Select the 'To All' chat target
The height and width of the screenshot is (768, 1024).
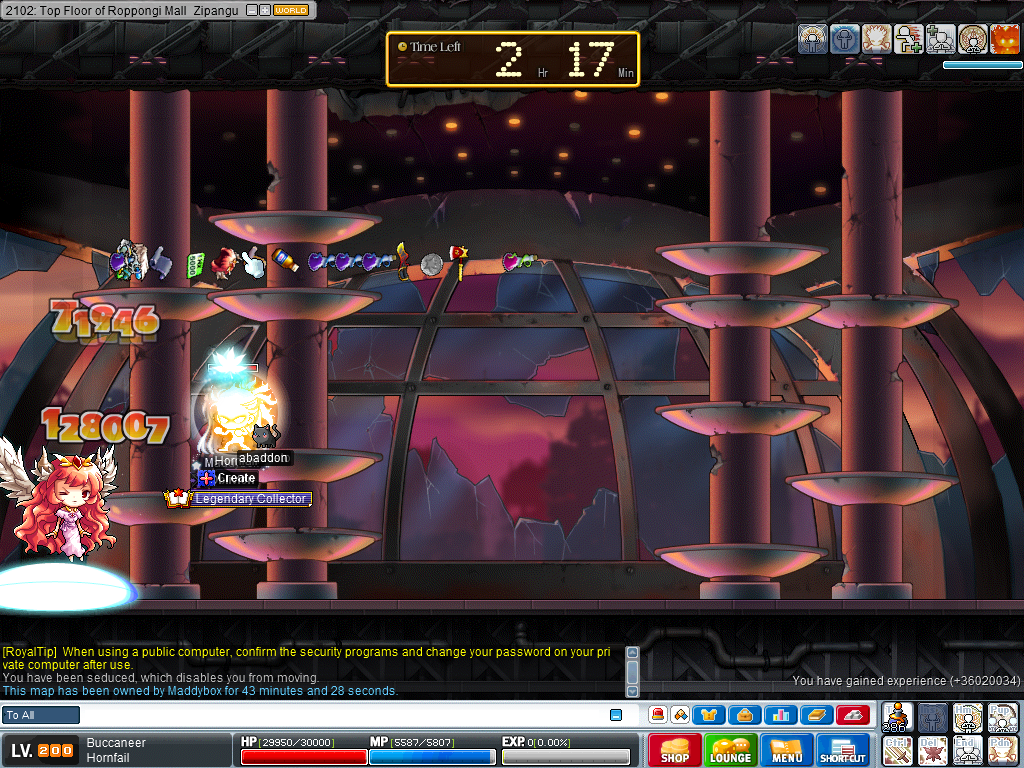click(41, 715)
